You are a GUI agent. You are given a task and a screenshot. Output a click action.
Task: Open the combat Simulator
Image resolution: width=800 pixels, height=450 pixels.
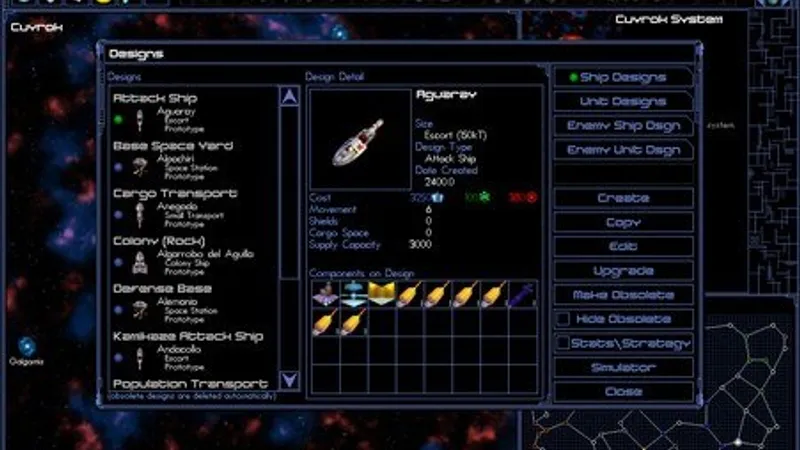tap(623, 367)
